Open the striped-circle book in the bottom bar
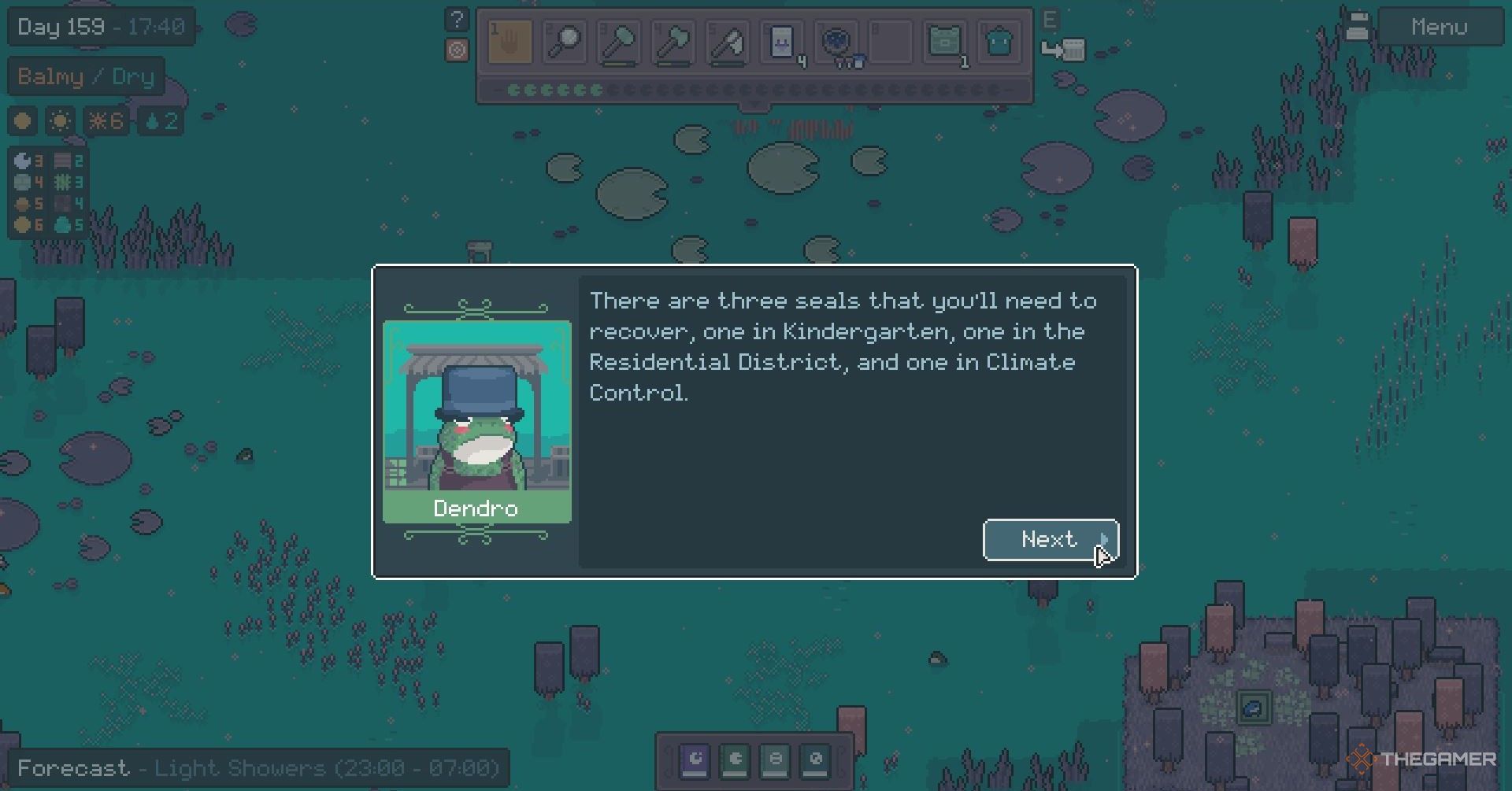Viewport: 1512px width, 791px height. 776,760
